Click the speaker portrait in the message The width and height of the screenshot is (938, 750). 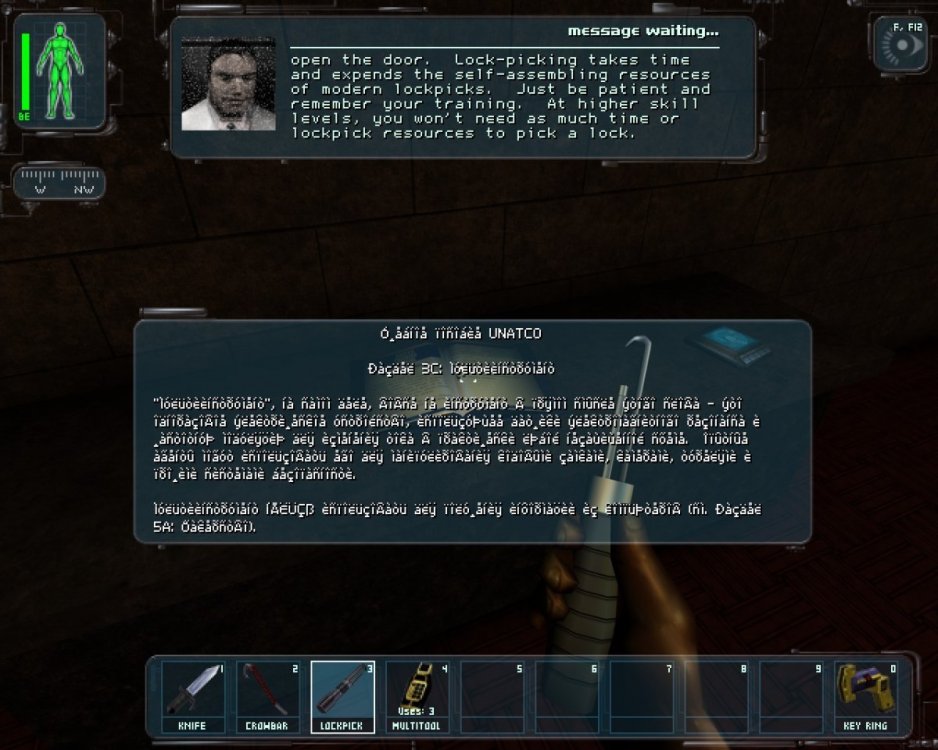pos(228,85)
